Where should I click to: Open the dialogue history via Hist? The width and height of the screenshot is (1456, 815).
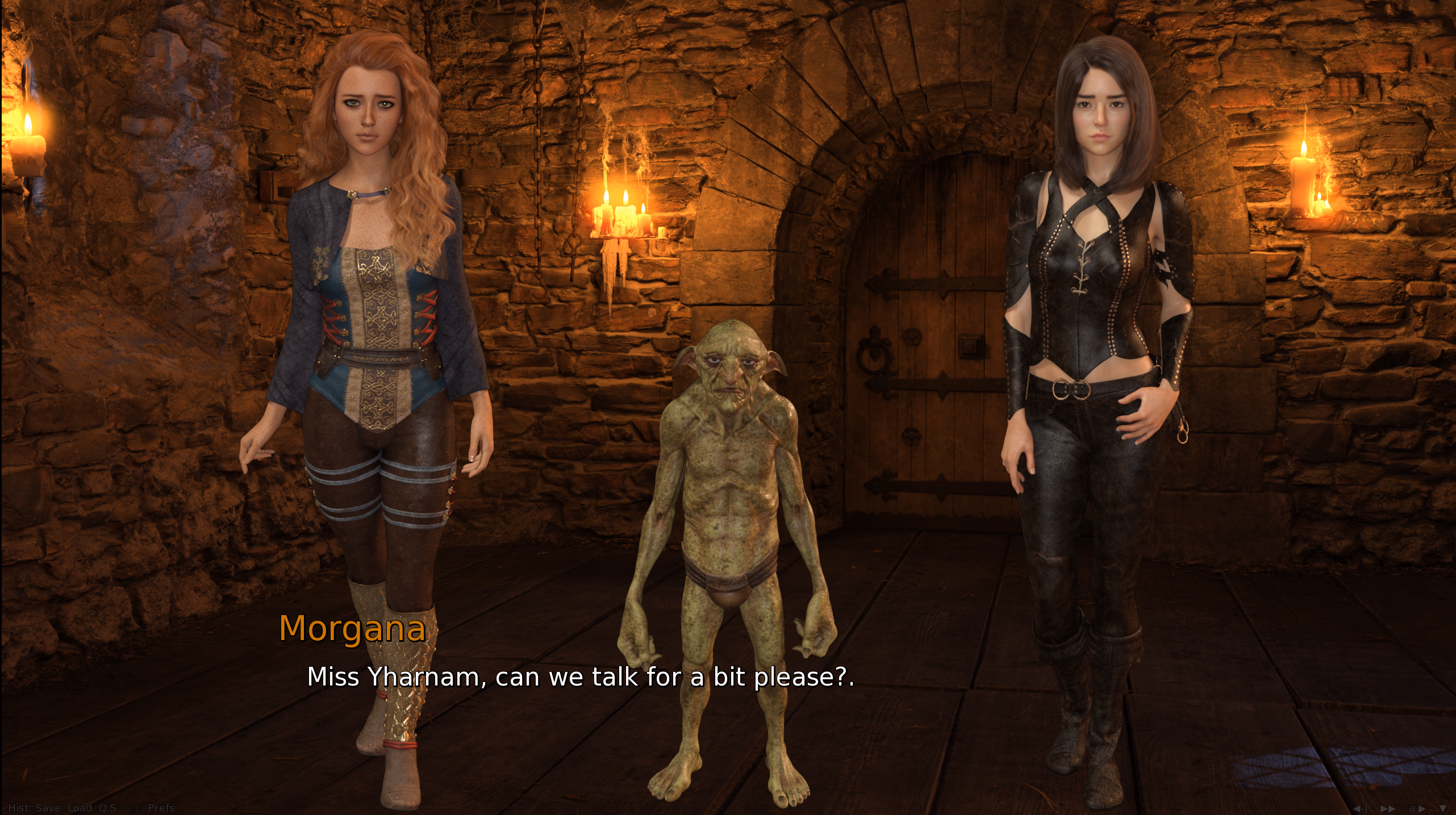[18, 809]
